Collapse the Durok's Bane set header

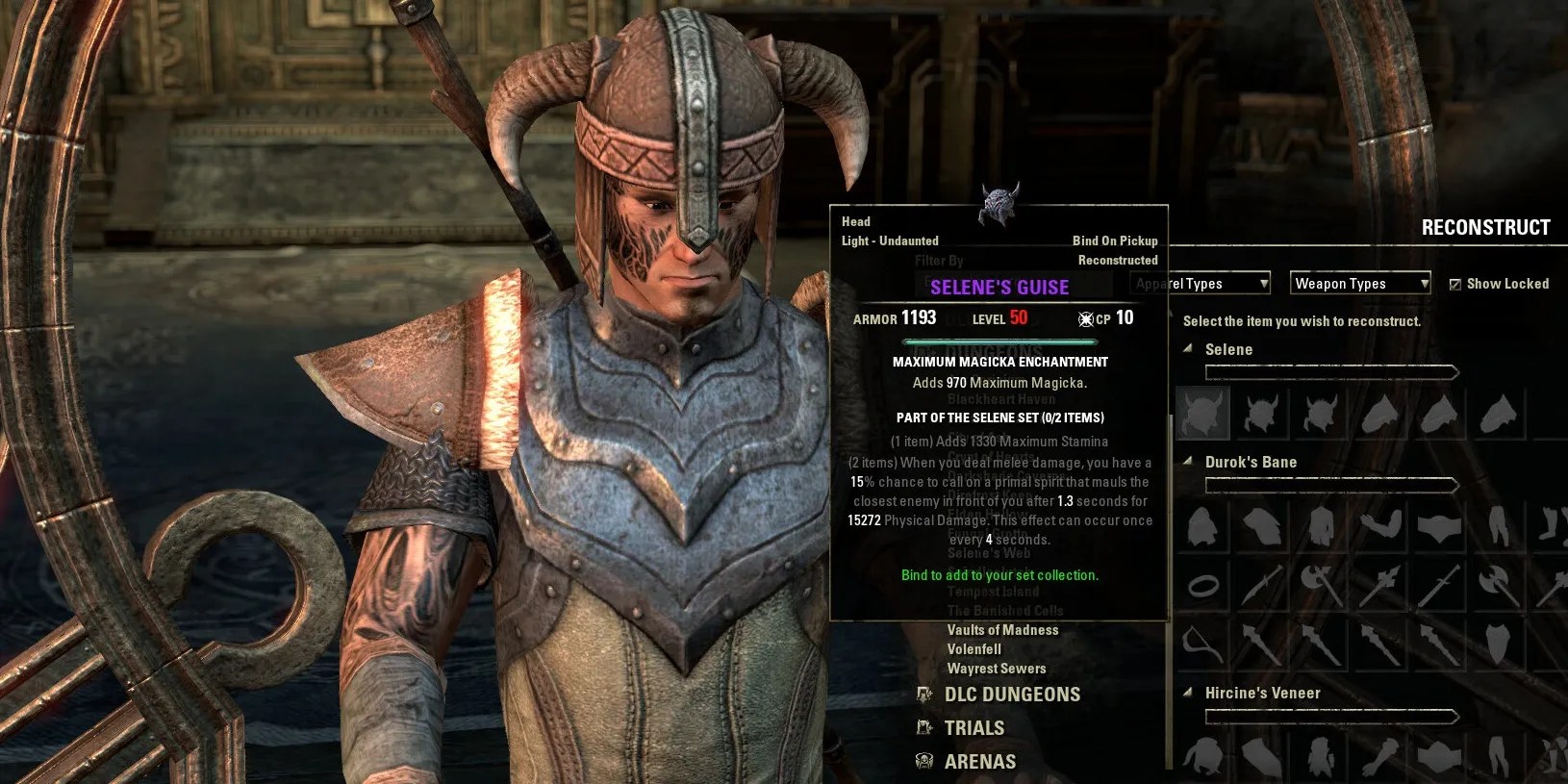(1189, 462)
